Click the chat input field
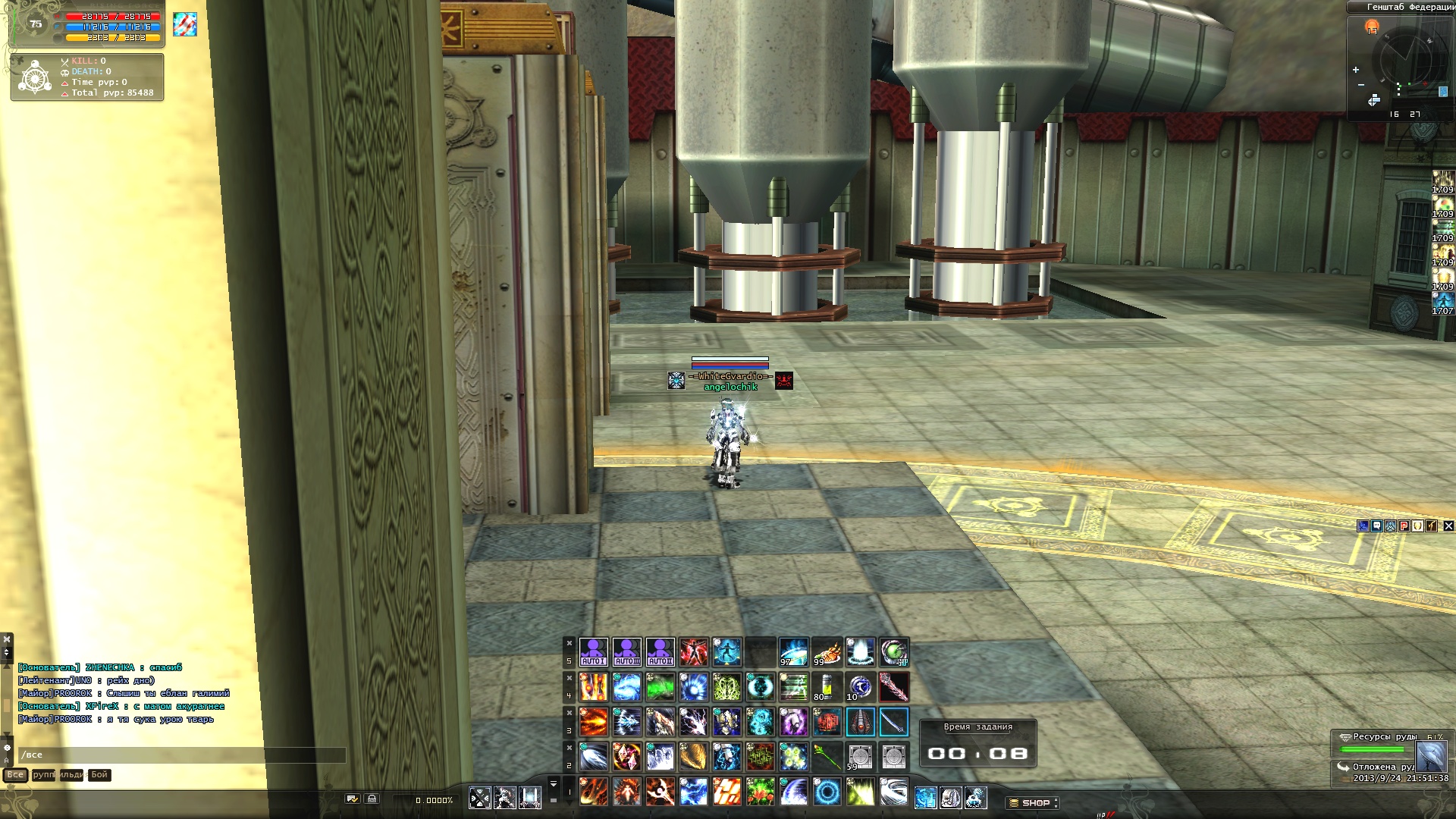This screenshot has width=1456, height=819. [x=182, y=755]
